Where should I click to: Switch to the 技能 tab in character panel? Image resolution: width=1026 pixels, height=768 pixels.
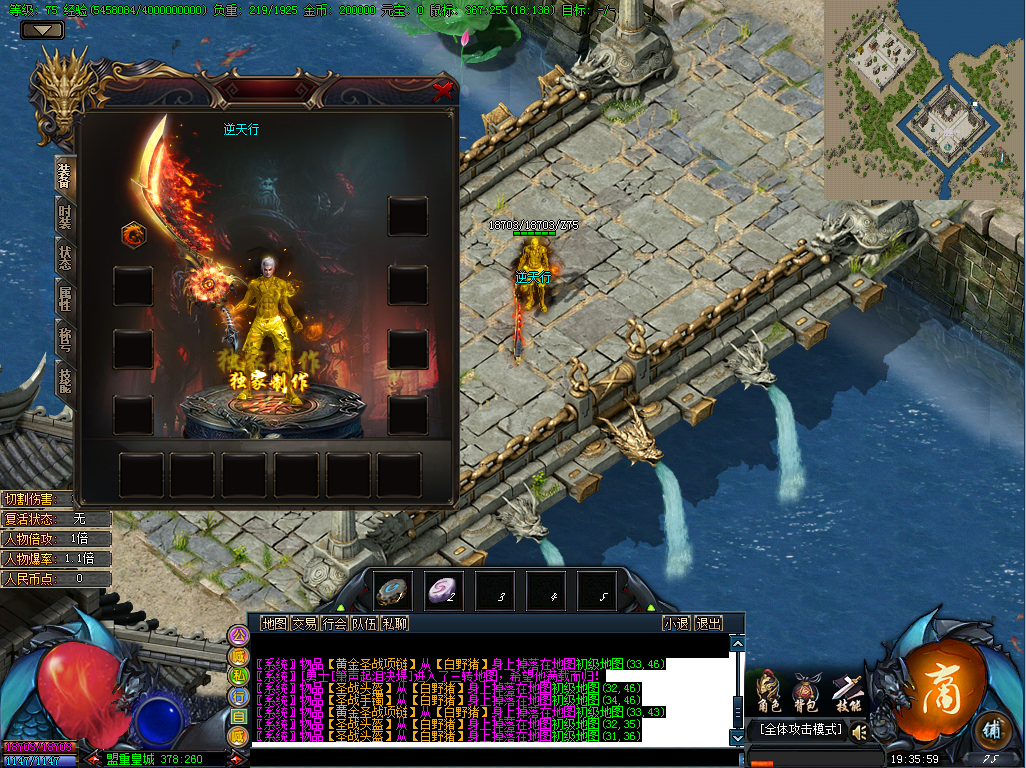tap(65, 378)
